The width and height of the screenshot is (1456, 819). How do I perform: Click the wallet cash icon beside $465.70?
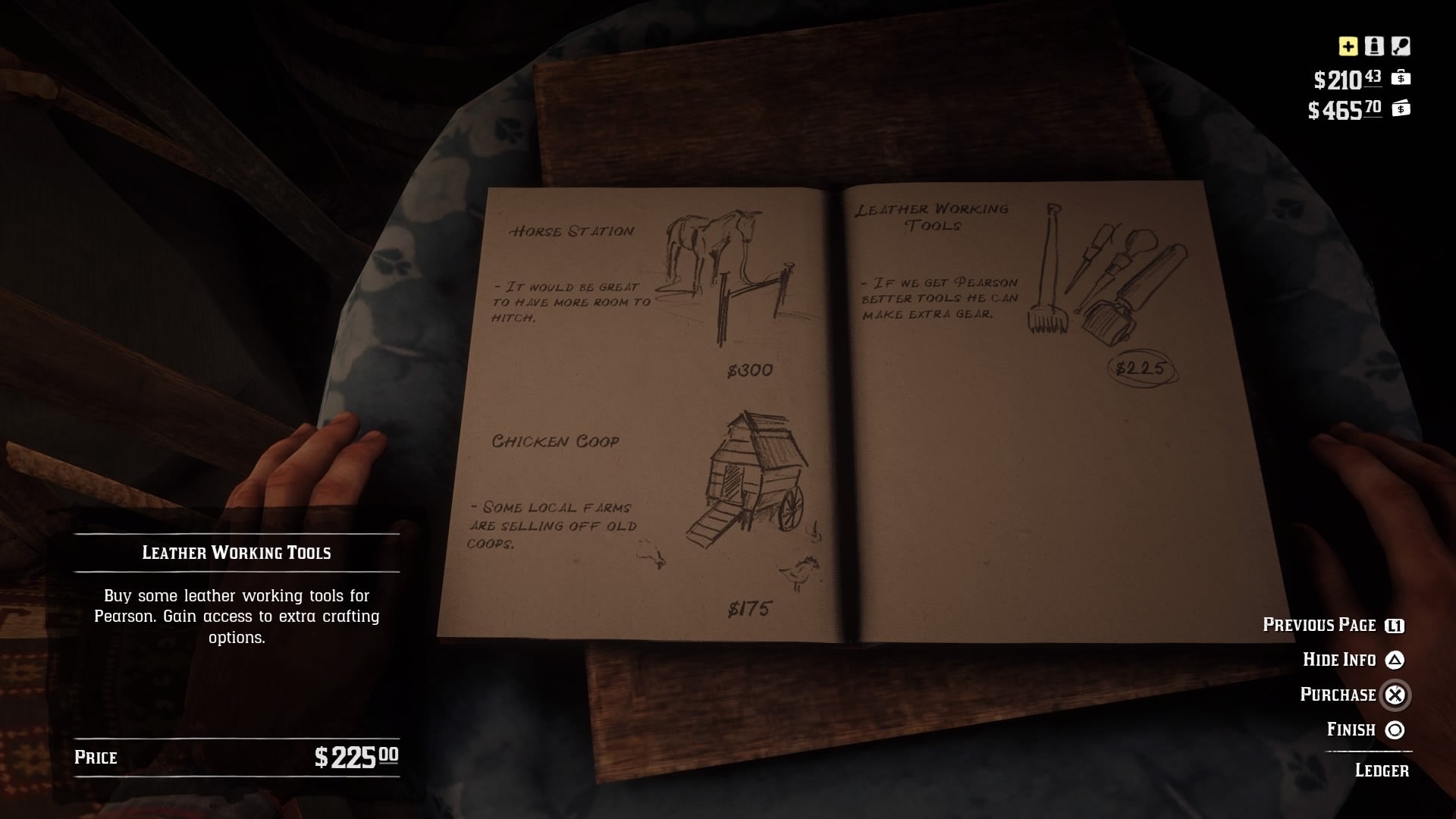(1401, 109)
